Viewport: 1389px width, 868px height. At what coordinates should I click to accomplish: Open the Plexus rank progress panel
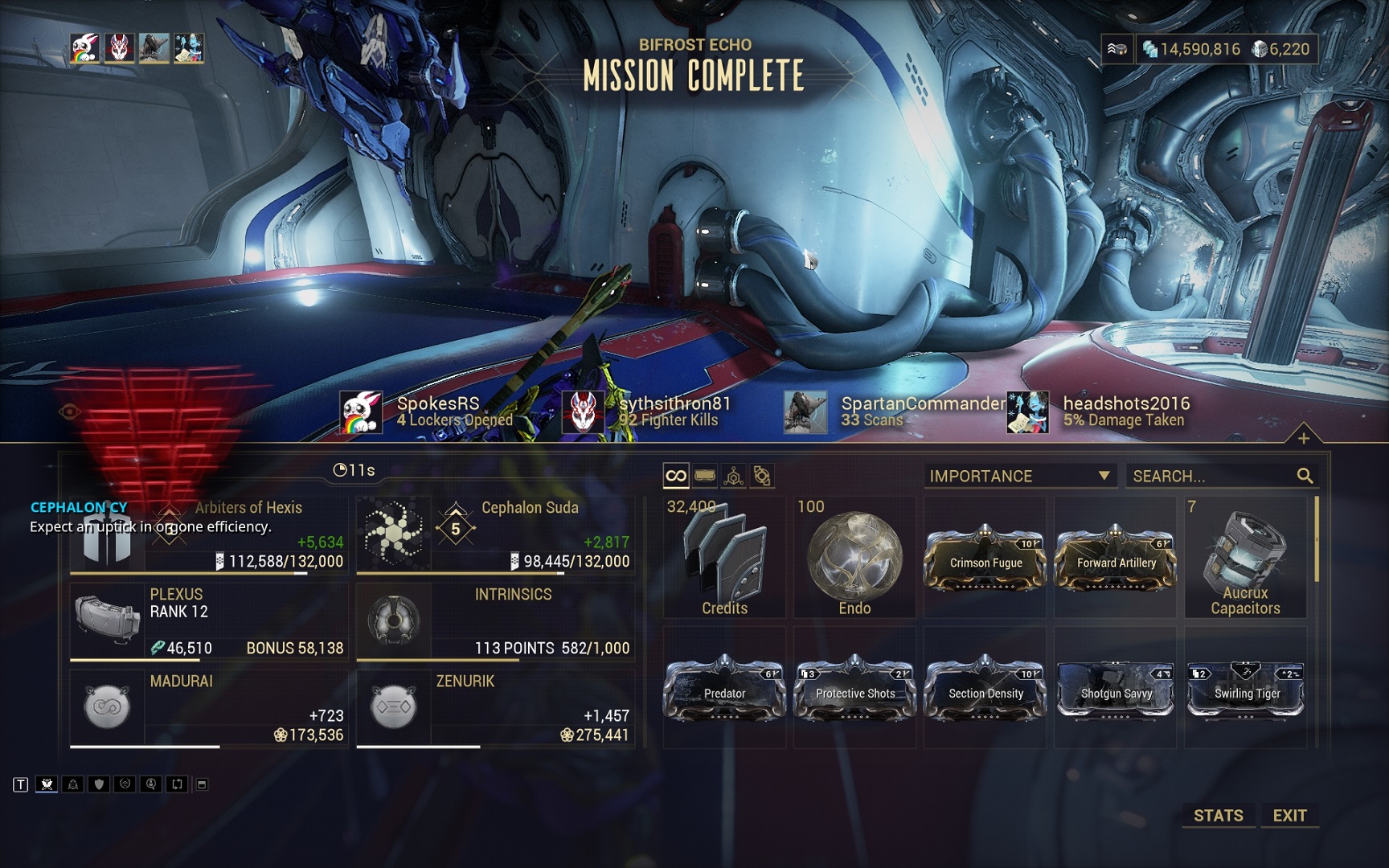coord(209,621)
